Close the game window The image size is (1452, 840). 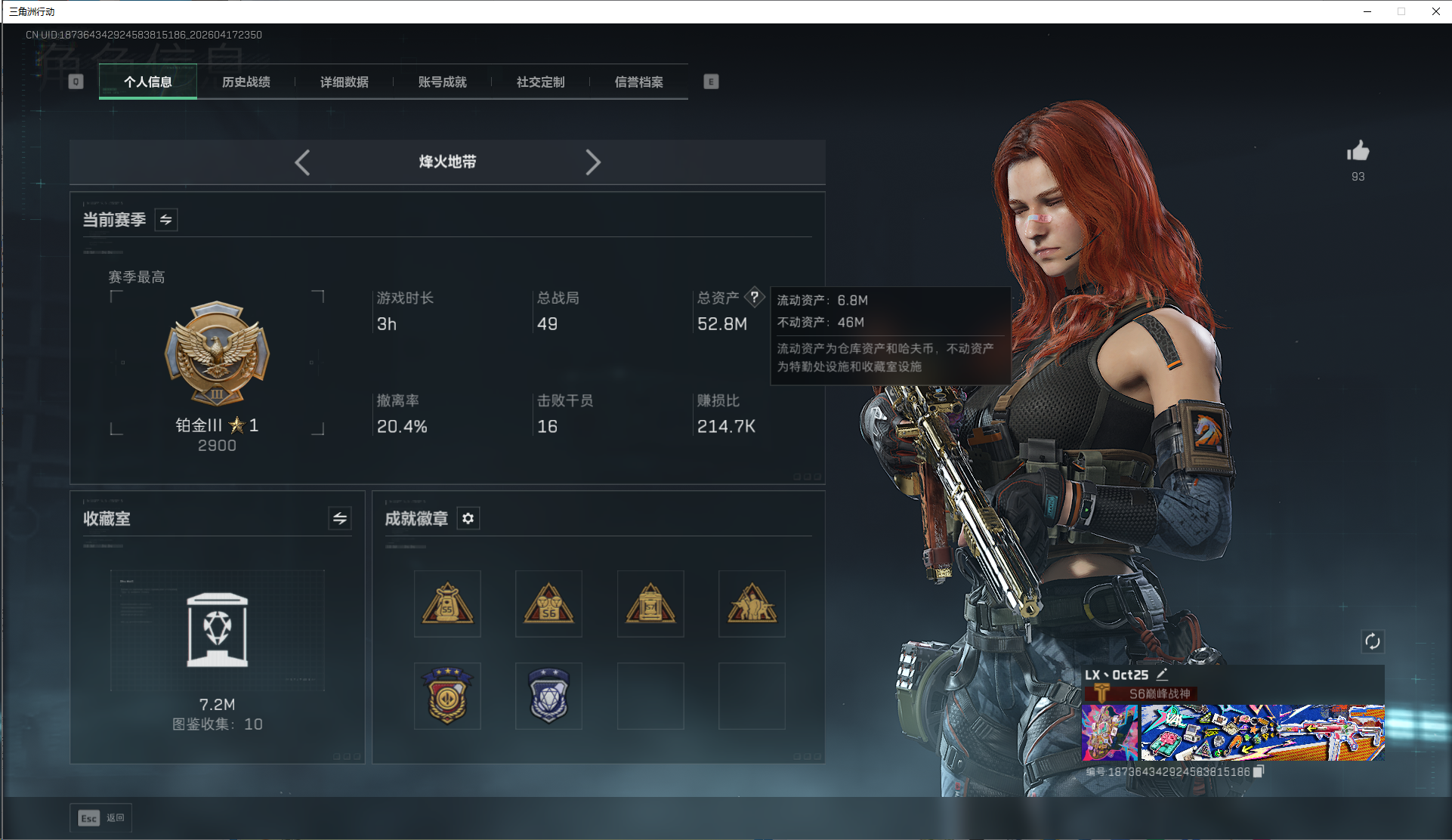point(1435,11)
